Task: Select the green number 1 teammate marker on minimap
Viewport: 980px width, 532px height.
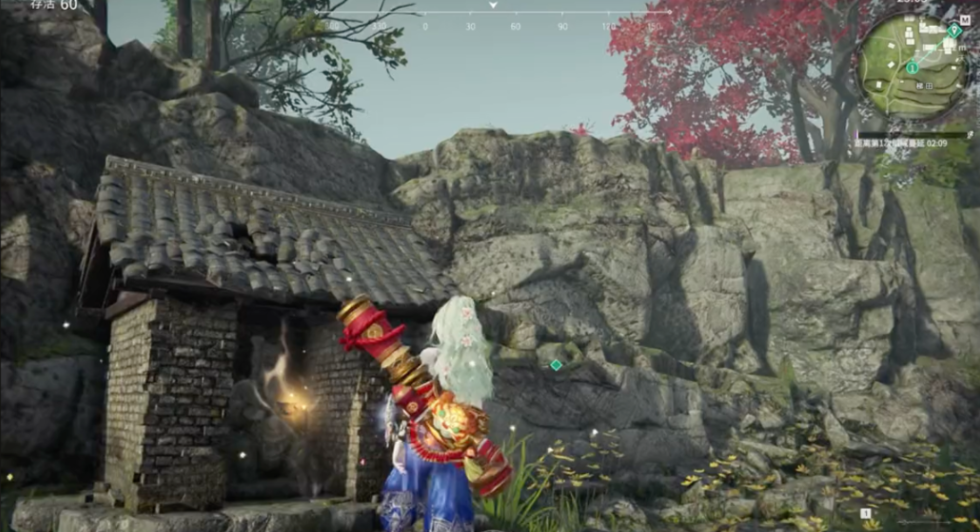Action: (913, 67)
